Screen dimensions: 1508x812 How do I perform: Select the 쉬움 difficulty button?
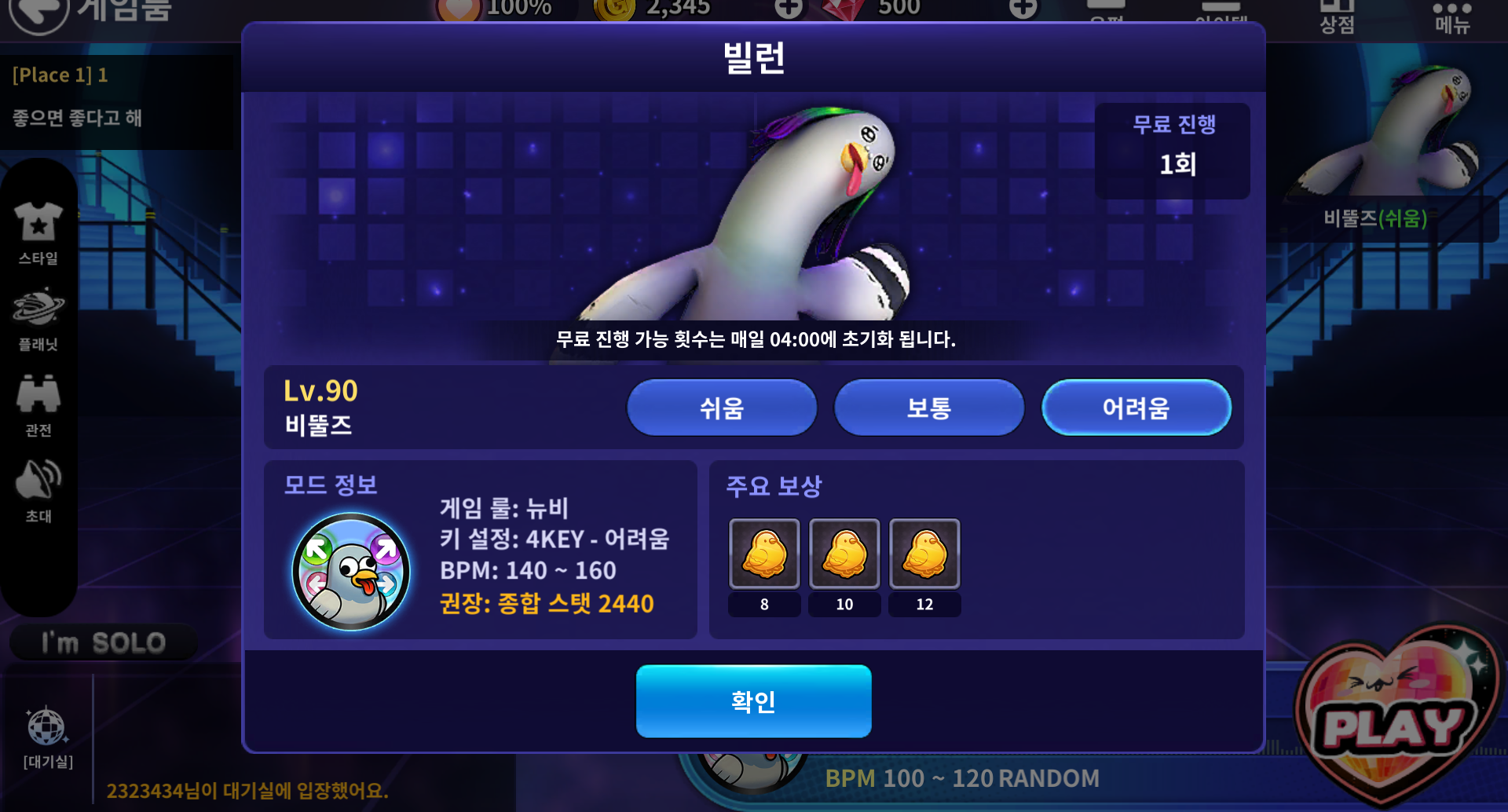click(x=721, y=408)
